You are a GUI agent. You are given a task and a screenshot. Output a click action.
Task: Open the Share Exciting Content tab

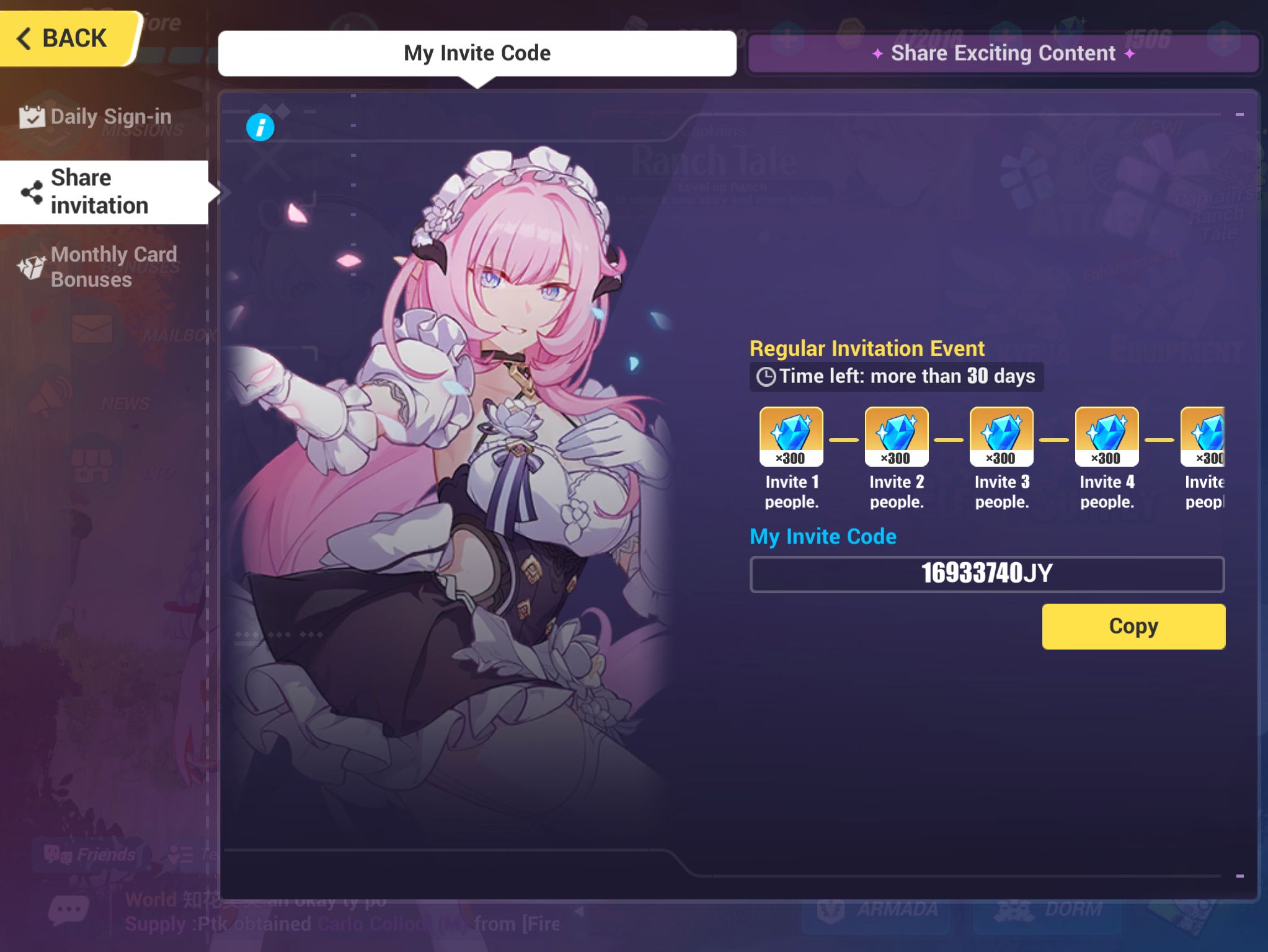click(x=1004, y=53)
